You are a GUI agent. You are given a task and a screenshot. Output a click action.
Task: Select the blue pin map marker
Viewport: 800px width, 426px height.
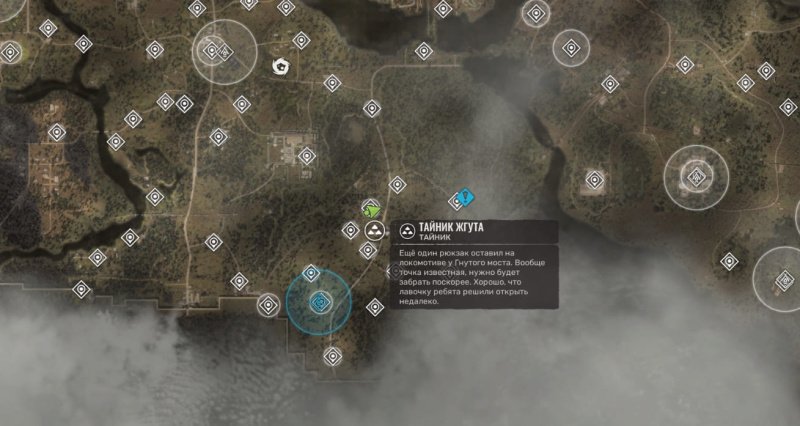[x=463, y=199]
